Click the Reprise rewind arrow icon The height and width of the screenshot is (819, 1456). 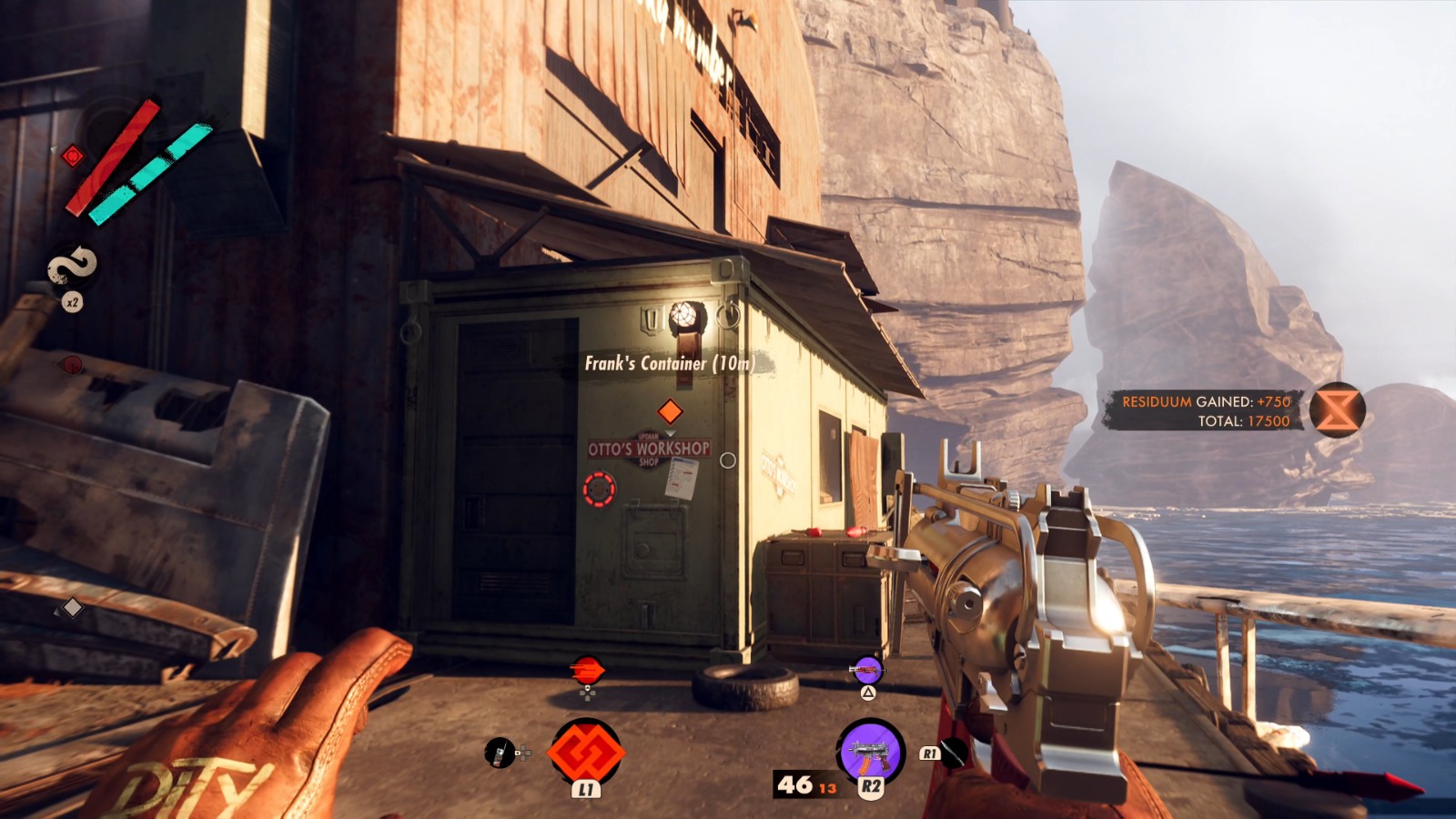coord(72,266)
